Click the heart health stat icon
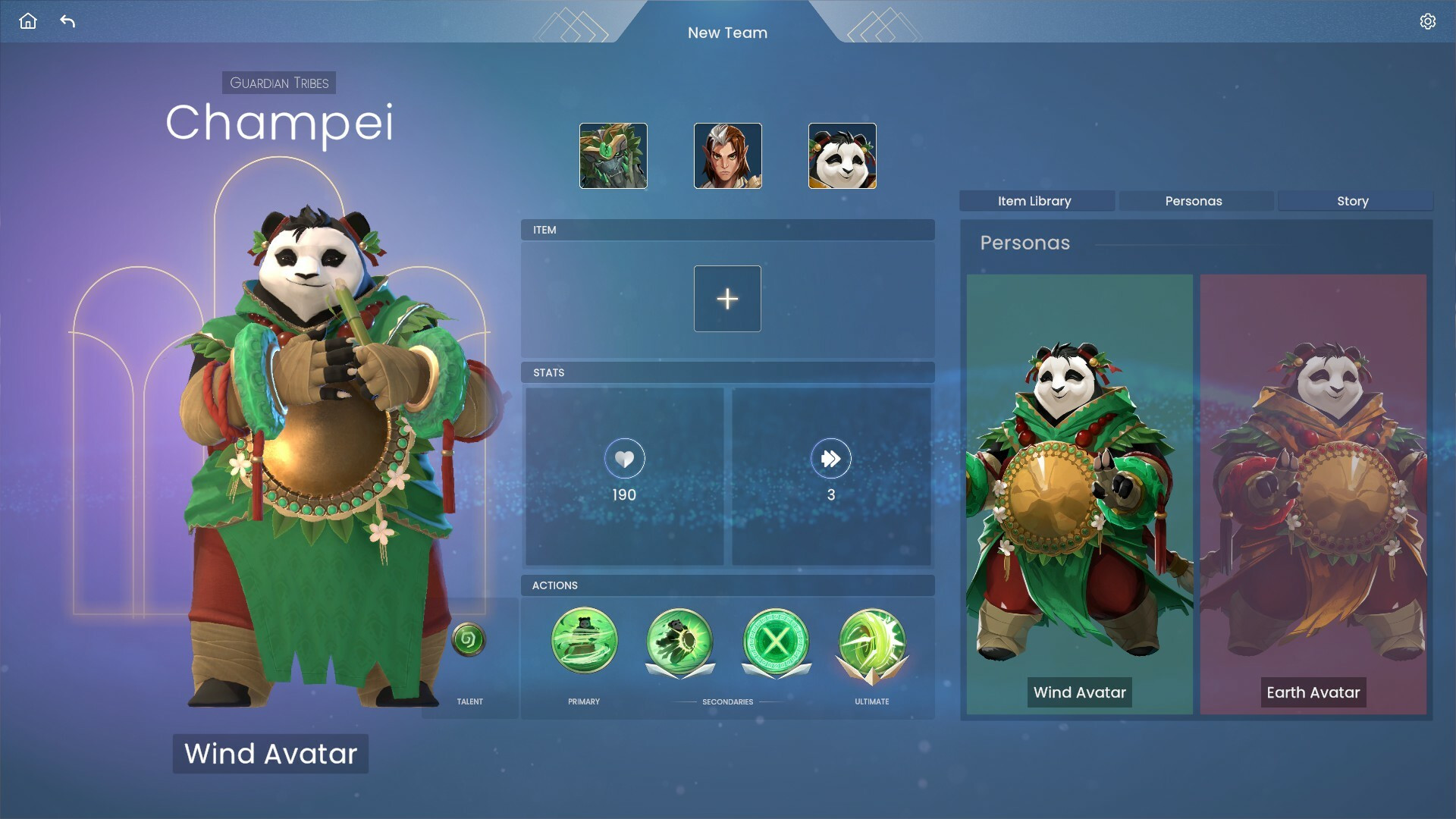The width and height of the screenshot is (1456, 819). [x=624, y=459]
